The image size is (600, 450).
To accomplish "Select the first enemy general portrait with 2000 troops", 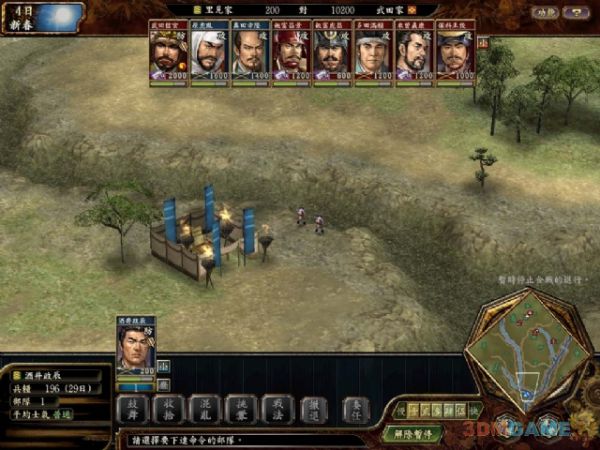I will pos(166,52).
